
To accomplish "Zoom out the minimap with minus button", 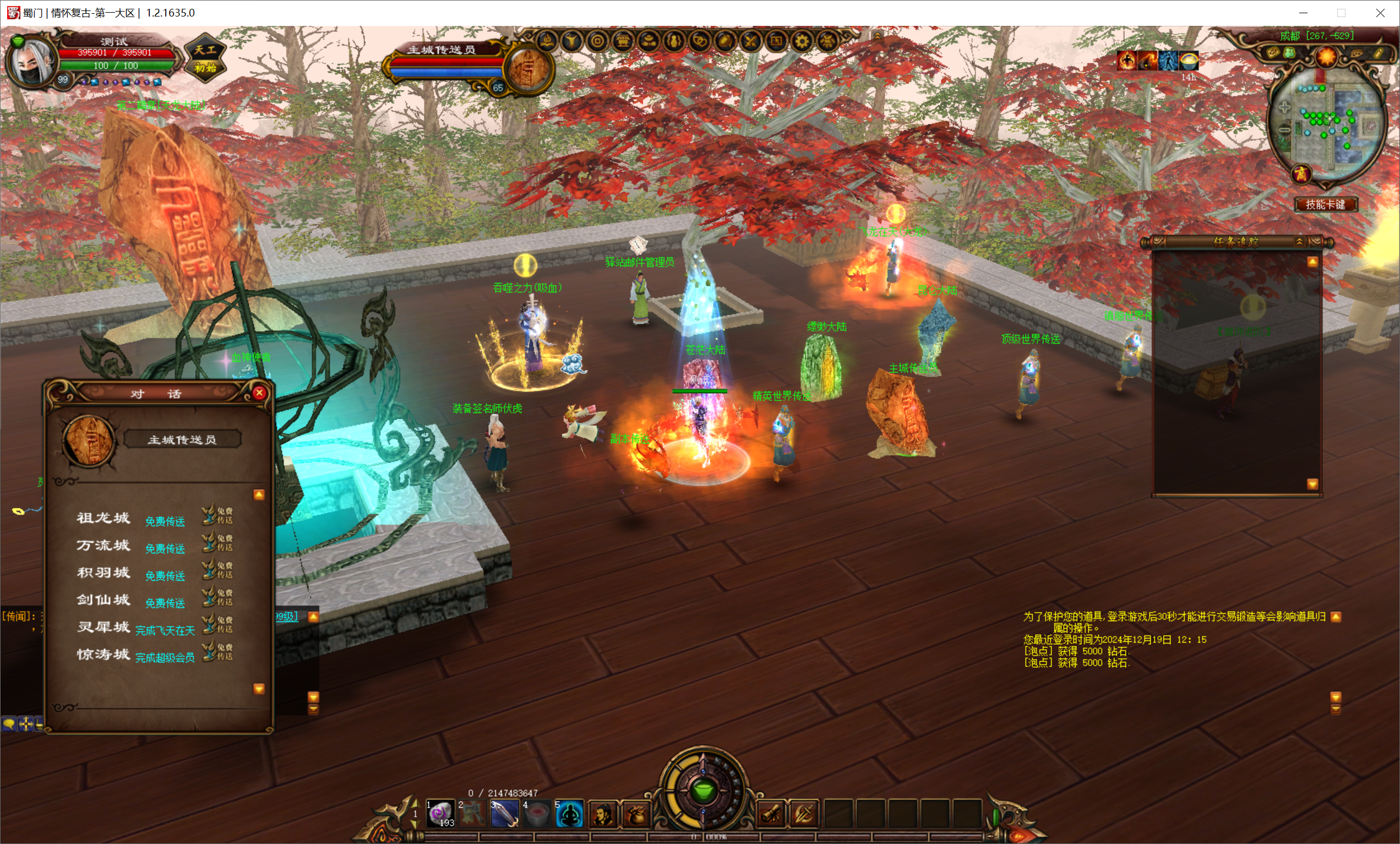I will click(1284, 130).
